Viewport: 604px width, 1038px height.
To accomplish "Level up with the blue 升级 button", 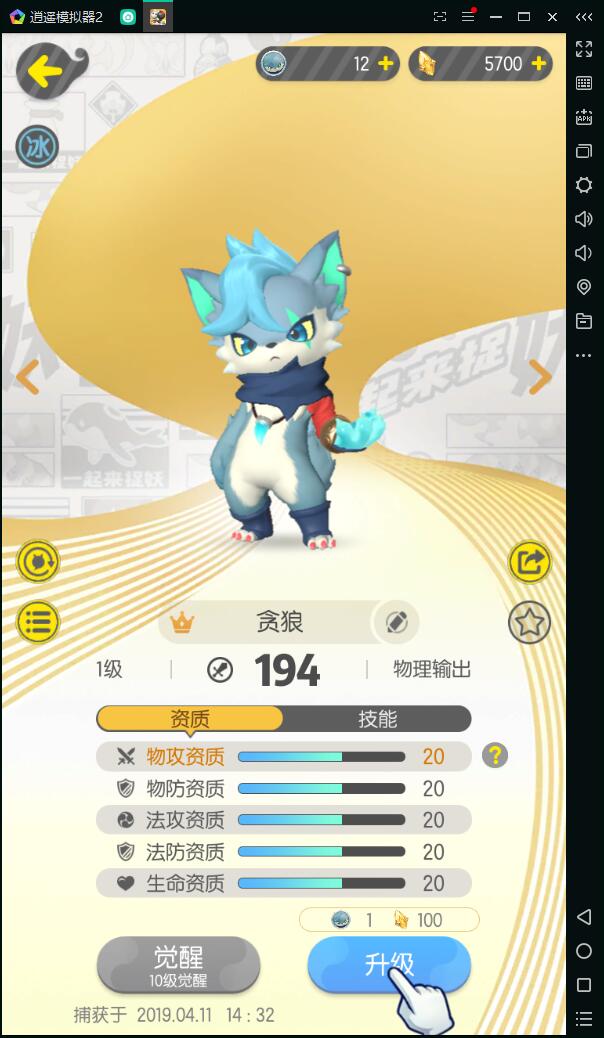I will pos(388,964).
